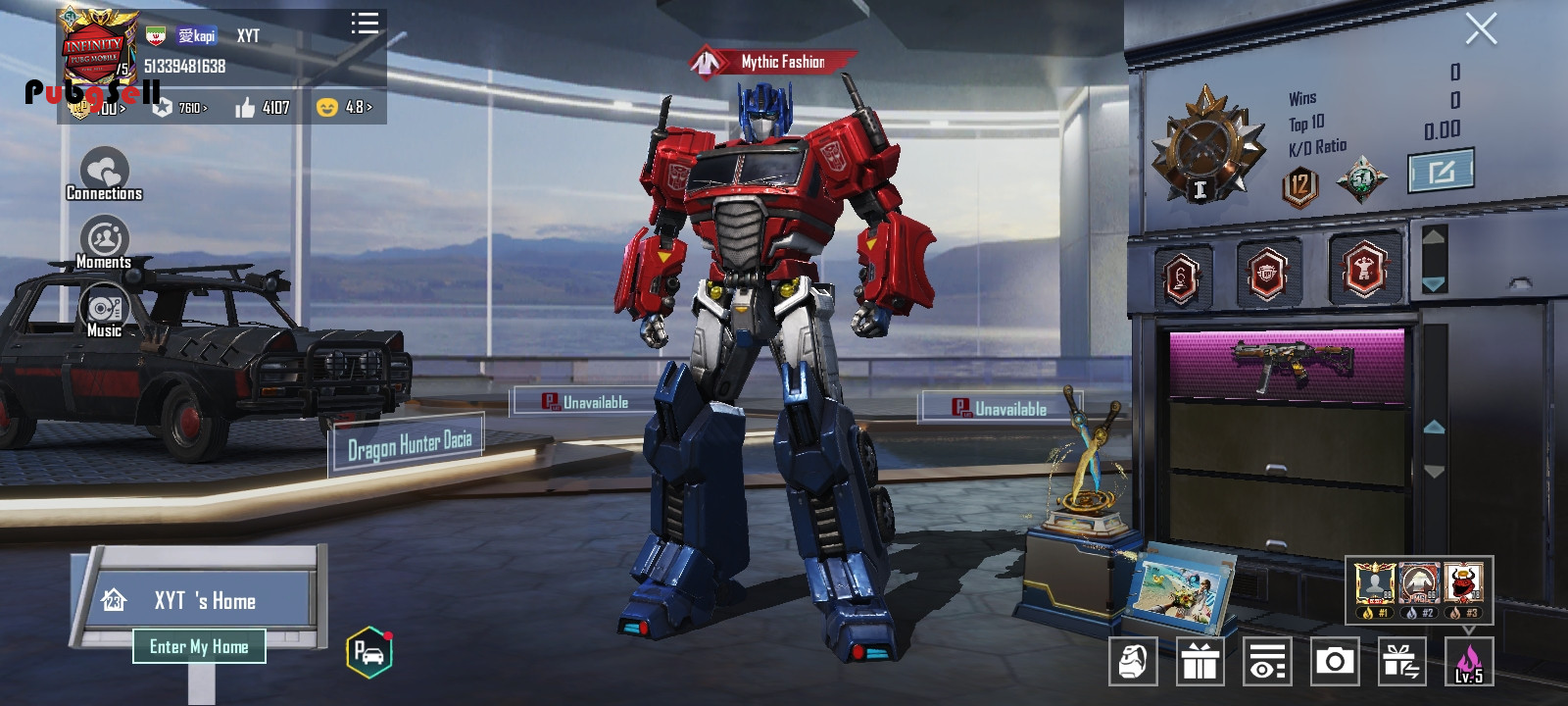Click the edit stats button
This screenshot has width=1568, height=706.
[x=1441, y=173]
